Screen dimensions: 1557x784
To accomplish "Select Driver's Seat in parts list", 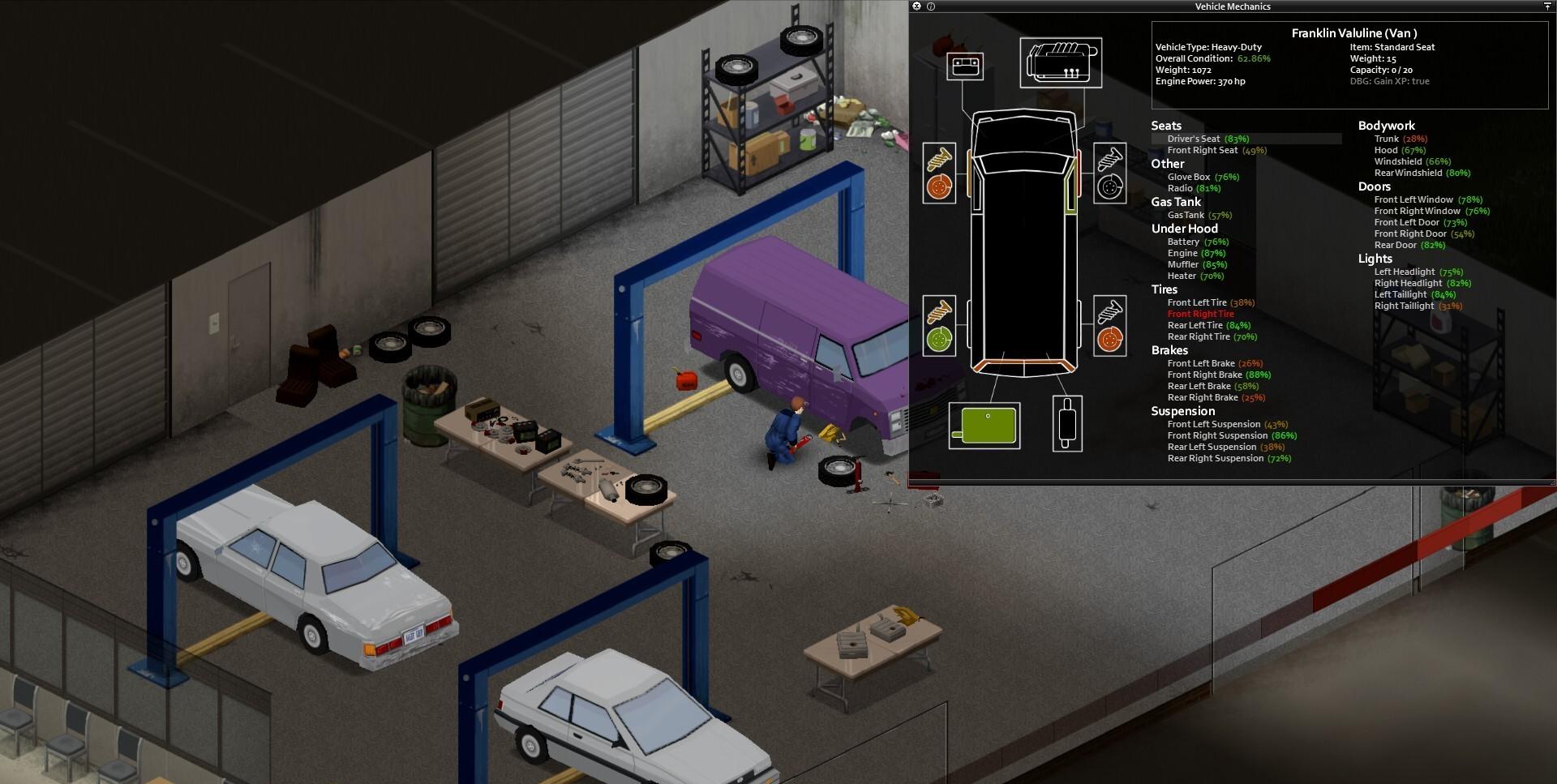I will click(x=1194, y=139).
